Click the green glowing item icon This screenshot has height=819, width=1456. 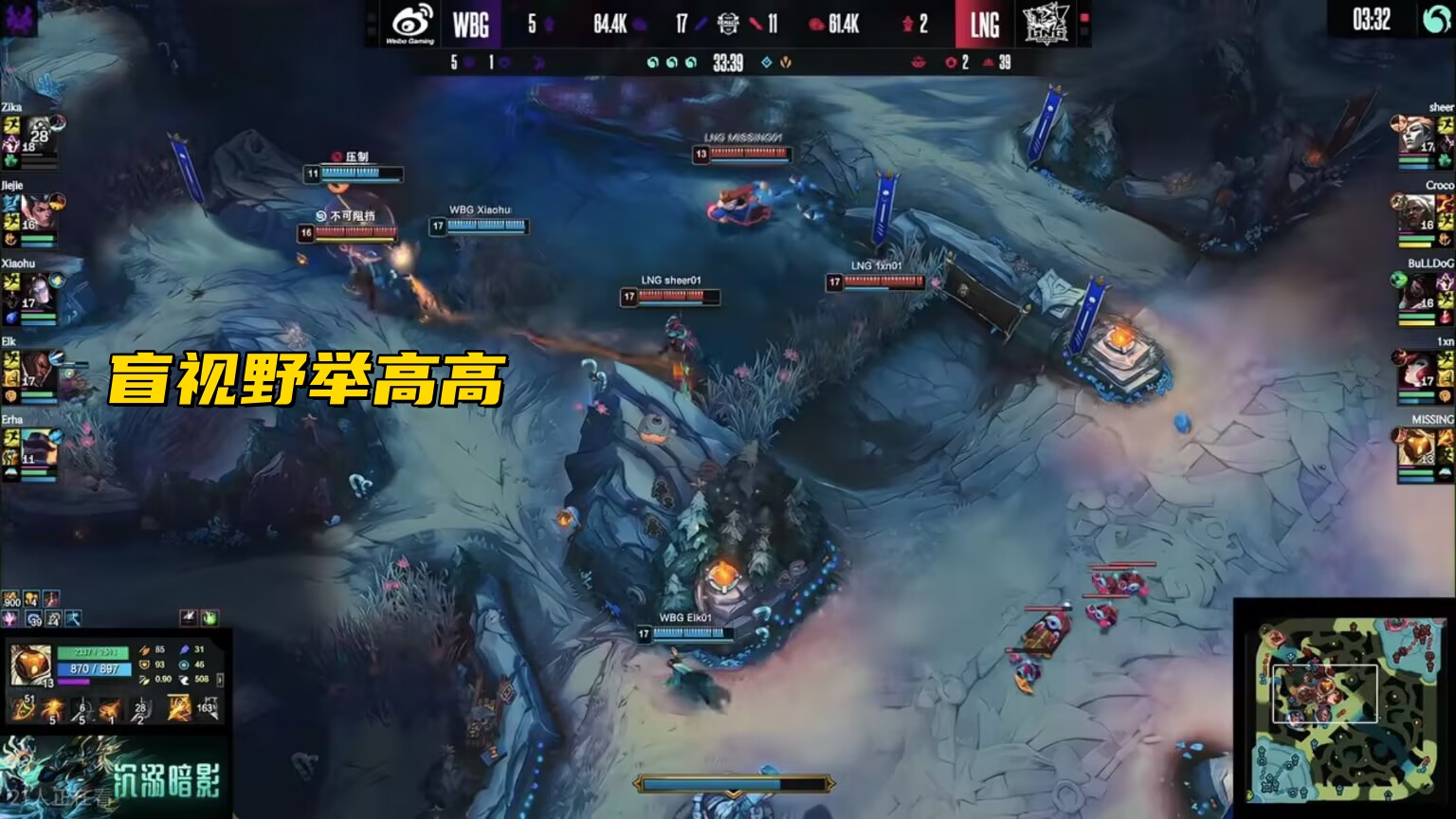pyautogui.click(x=209, y=618)
